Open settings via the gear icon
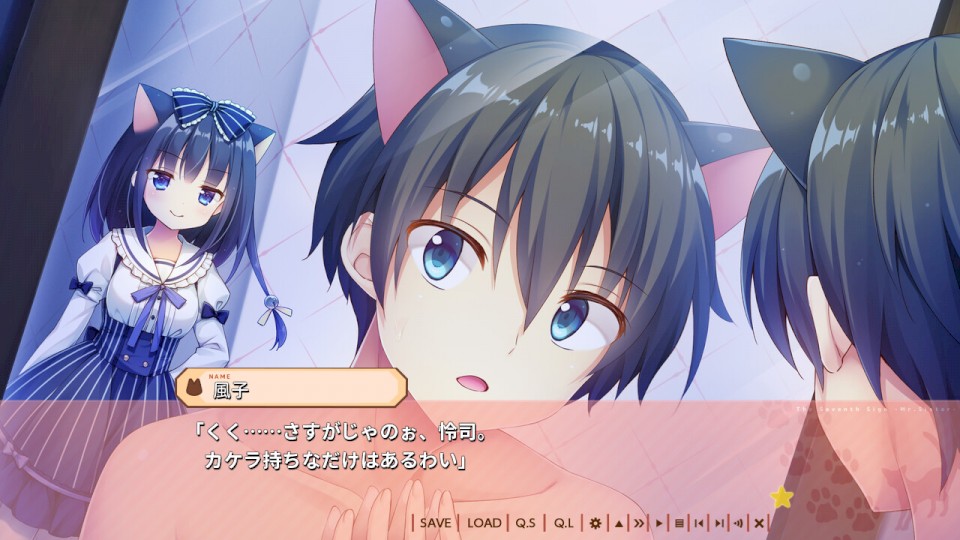The width and height of the screenshot is (960, 540). [x=596, y=523]
